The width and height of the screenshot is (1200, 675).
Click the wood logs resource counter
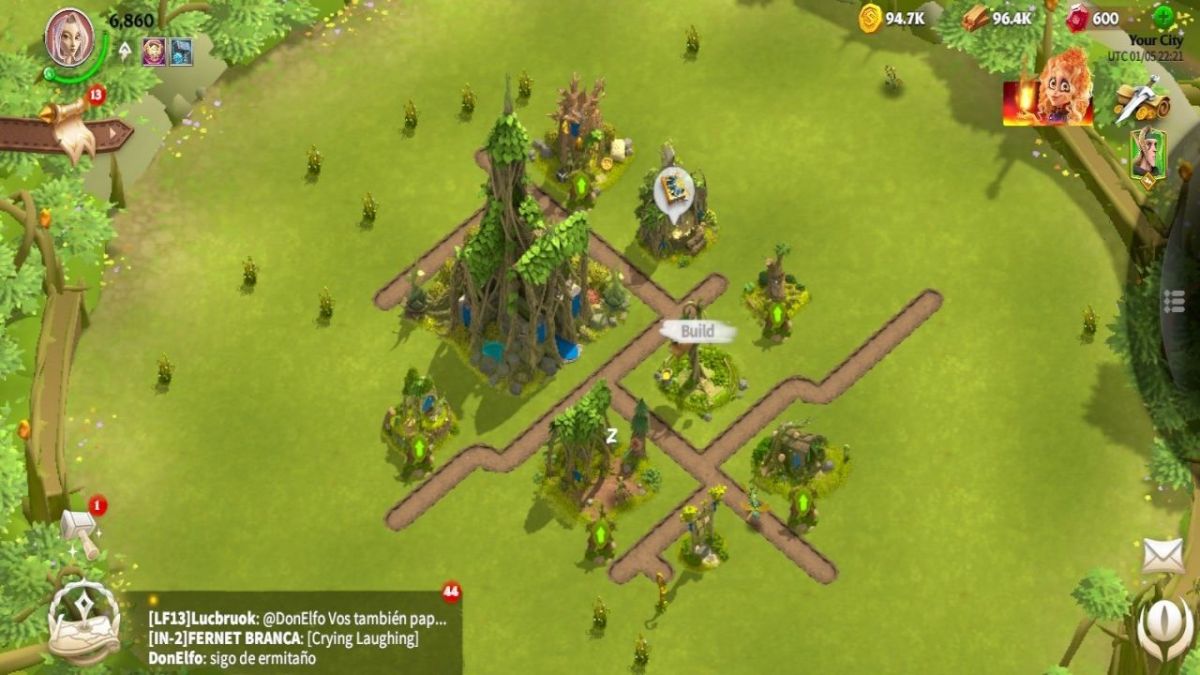(x=998, y=18)
